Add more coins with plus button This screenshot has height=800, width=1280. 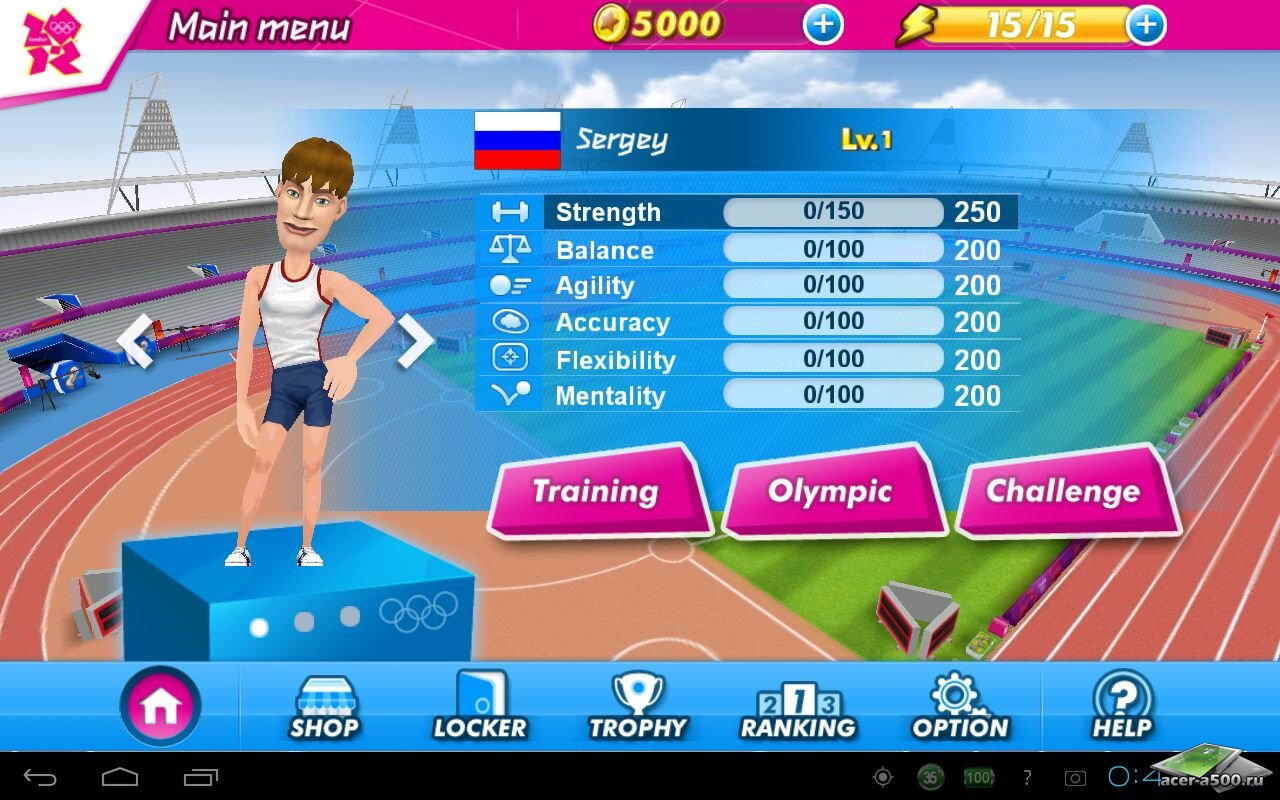pyautogui.click(x=823, y=25)
